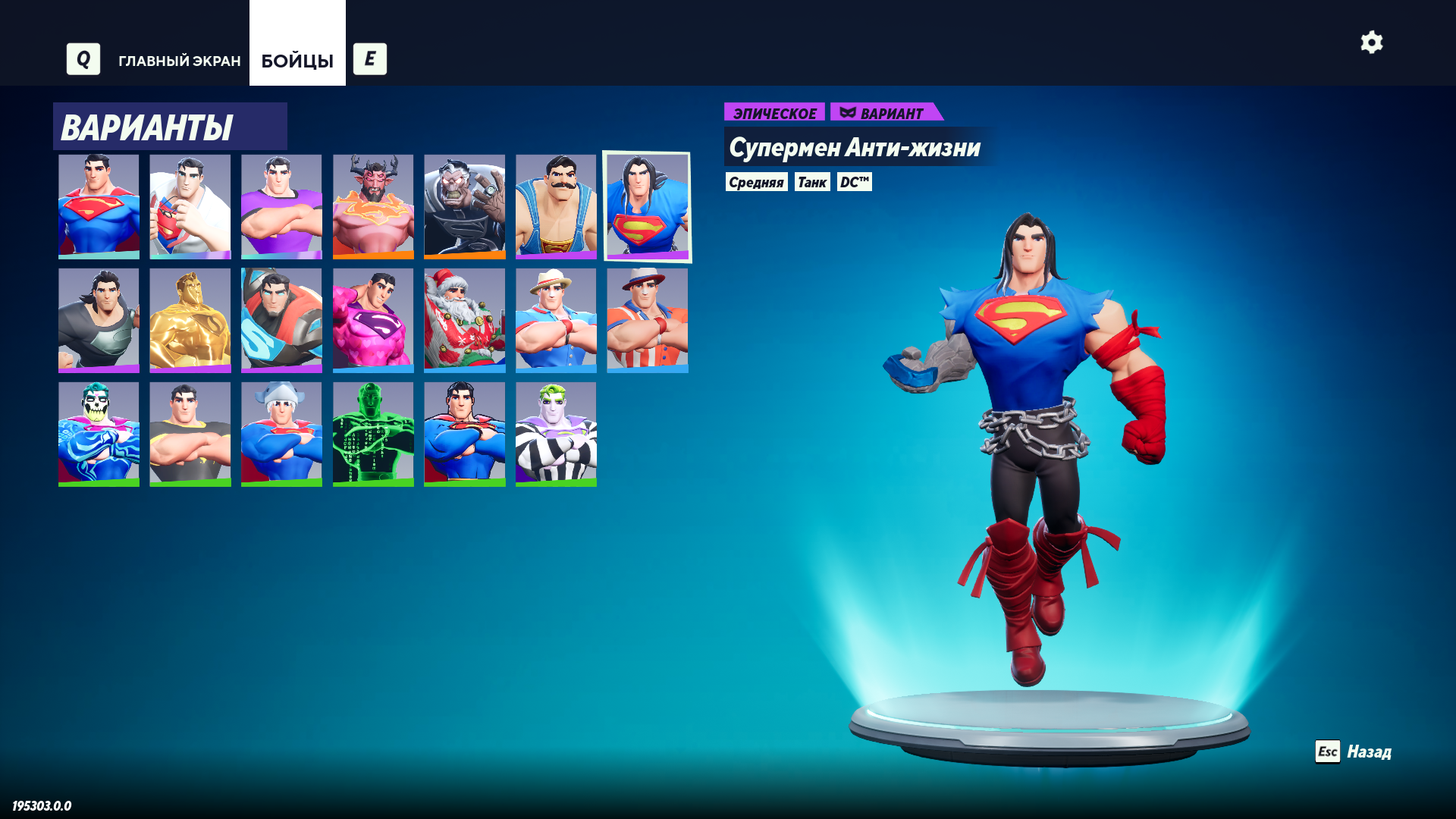
Task: Open the settings gear icon
Action: click(1371, 42)
